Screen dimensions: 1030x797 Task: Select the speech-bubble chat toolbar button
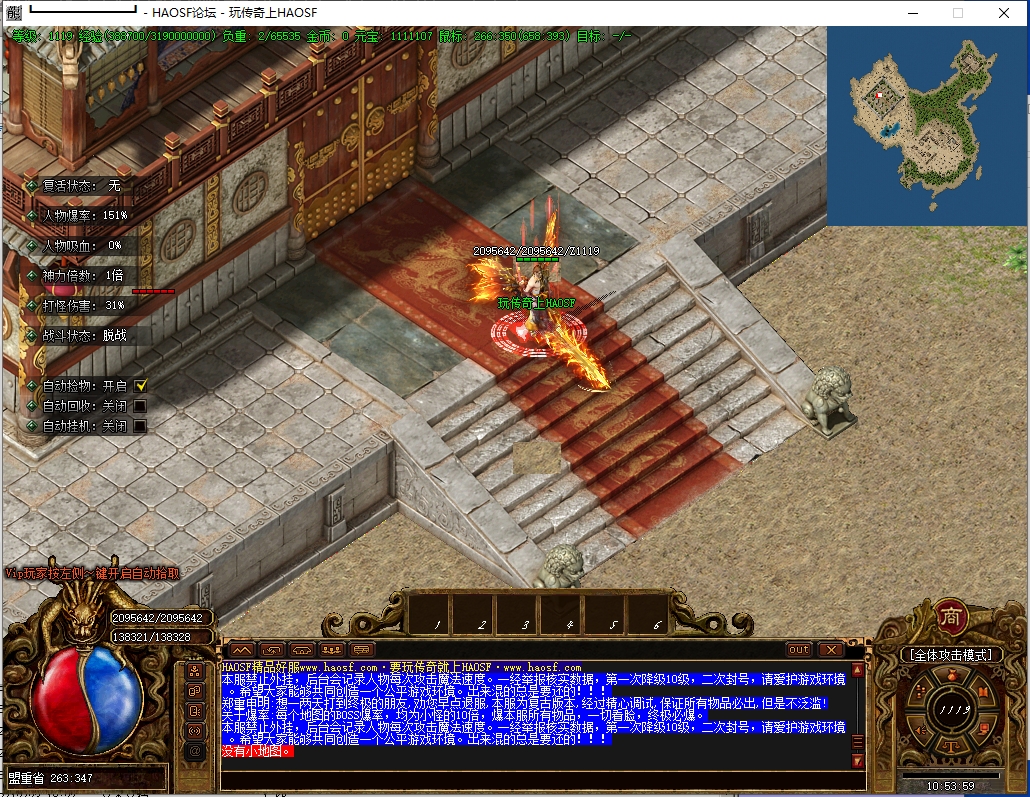coord(362,650)
